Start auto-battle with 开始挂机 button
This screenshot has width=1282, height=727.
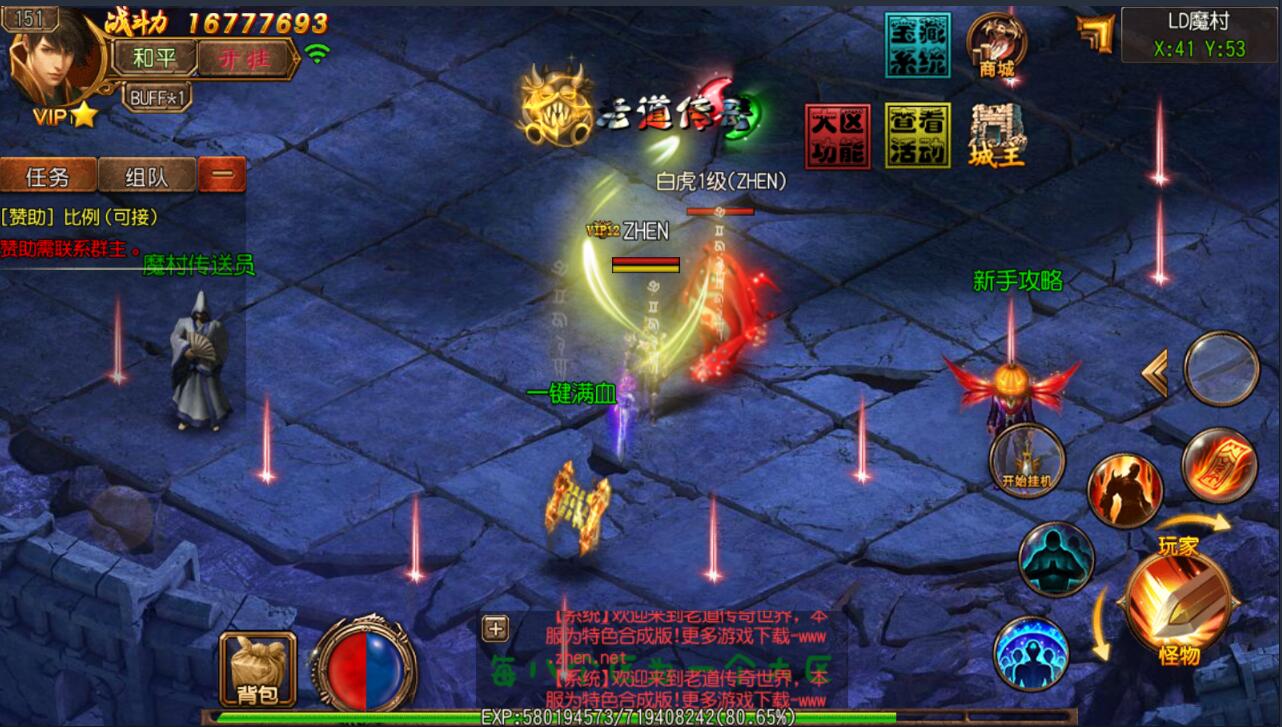tap(1027, 460)
